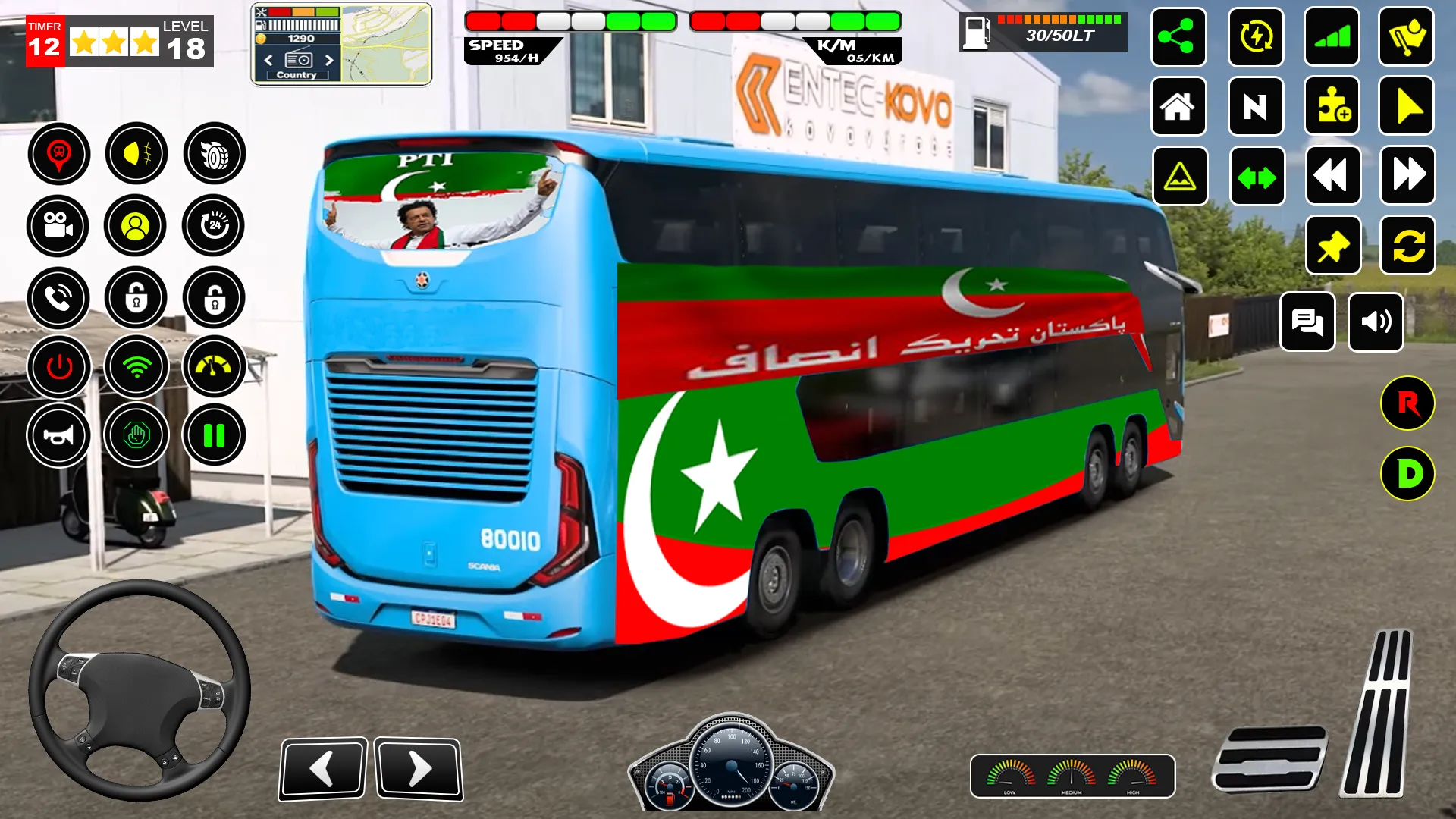Open navigation using the N icon
This screenshot has width=1456, height=819.
[x=1255, y=107]
